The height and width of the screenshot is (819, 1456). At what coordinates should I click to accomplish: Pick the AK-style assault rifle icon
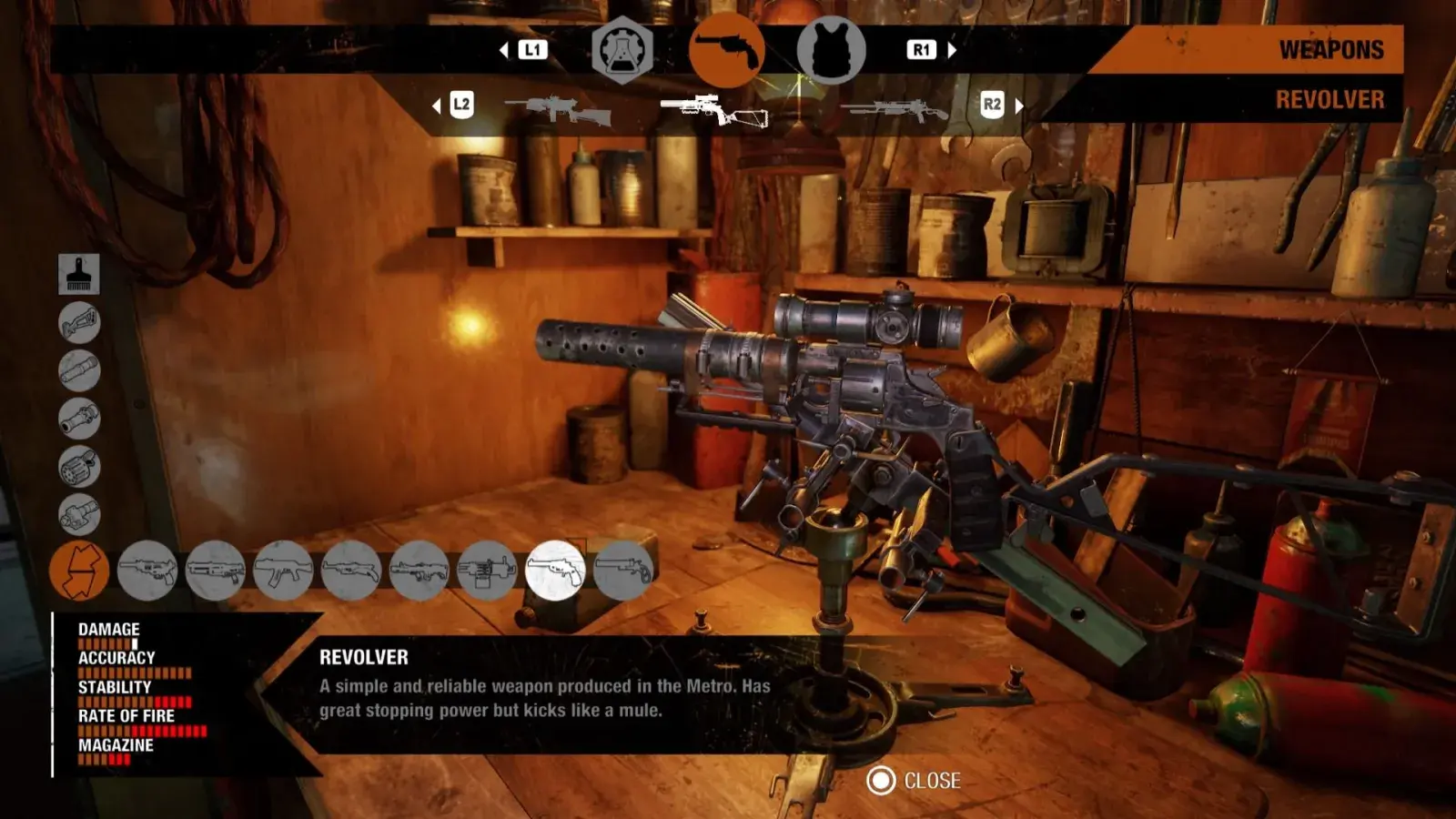283,571
